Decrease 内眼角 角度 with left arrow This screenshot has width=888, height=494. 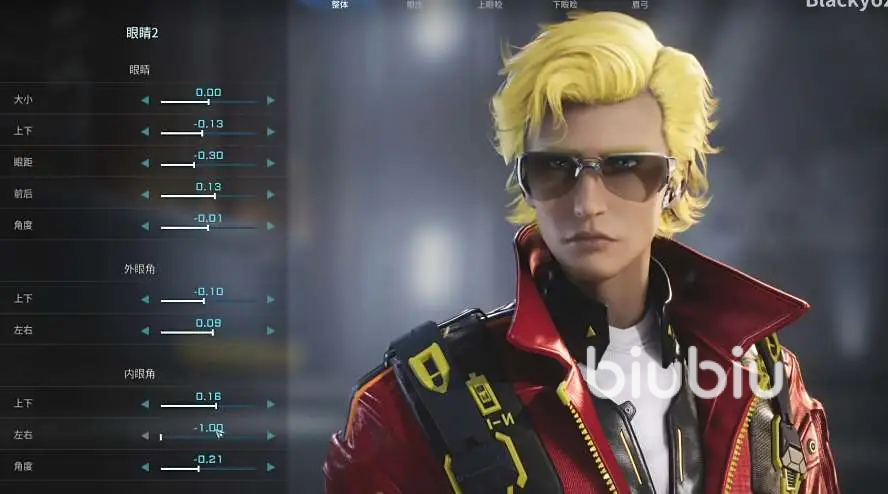point(145,467)
